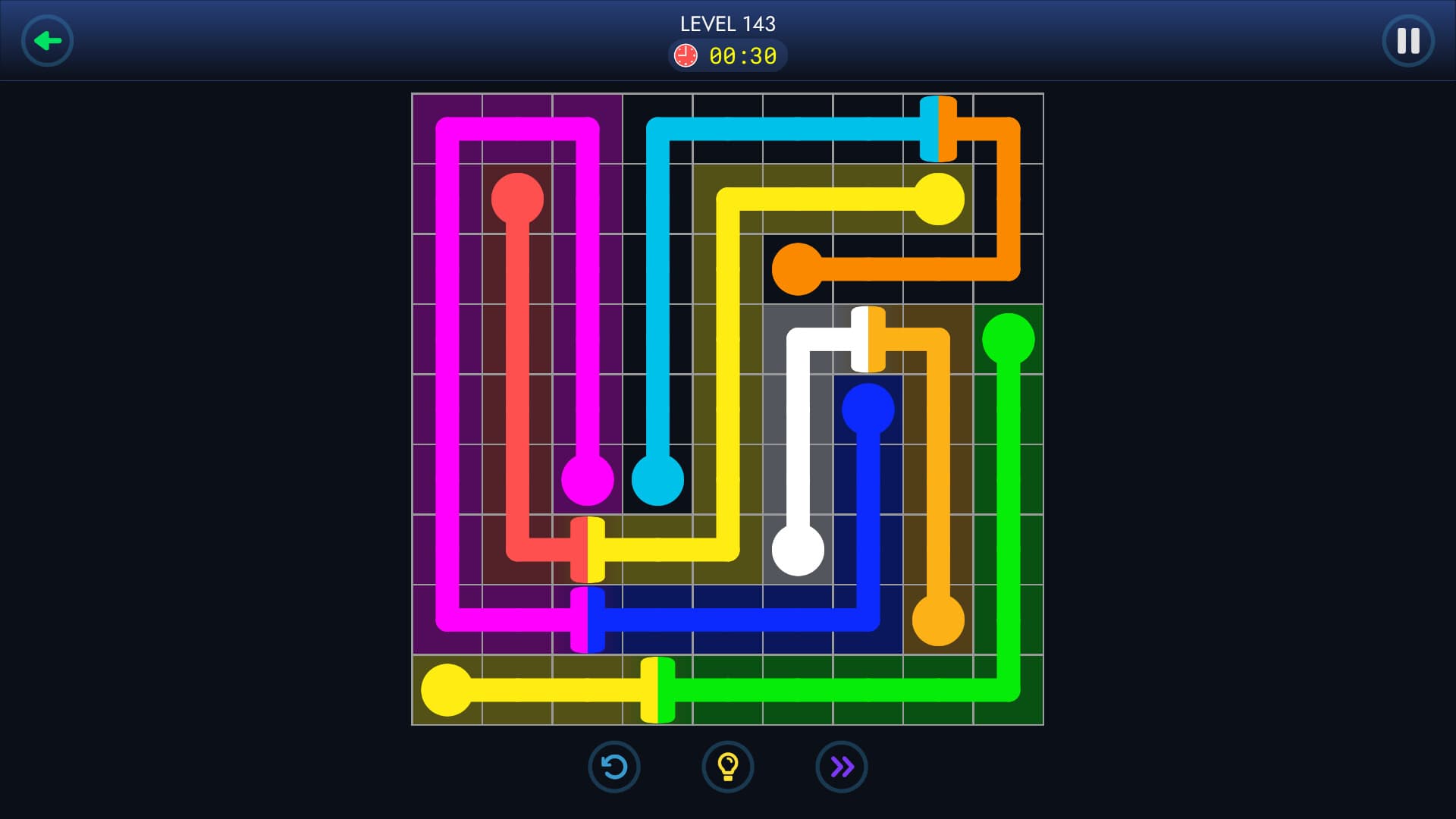Viewport: 1456px width, 819px height.
Task: Select the yellow endpoint in the bottom-left corner
Action: 447,689
